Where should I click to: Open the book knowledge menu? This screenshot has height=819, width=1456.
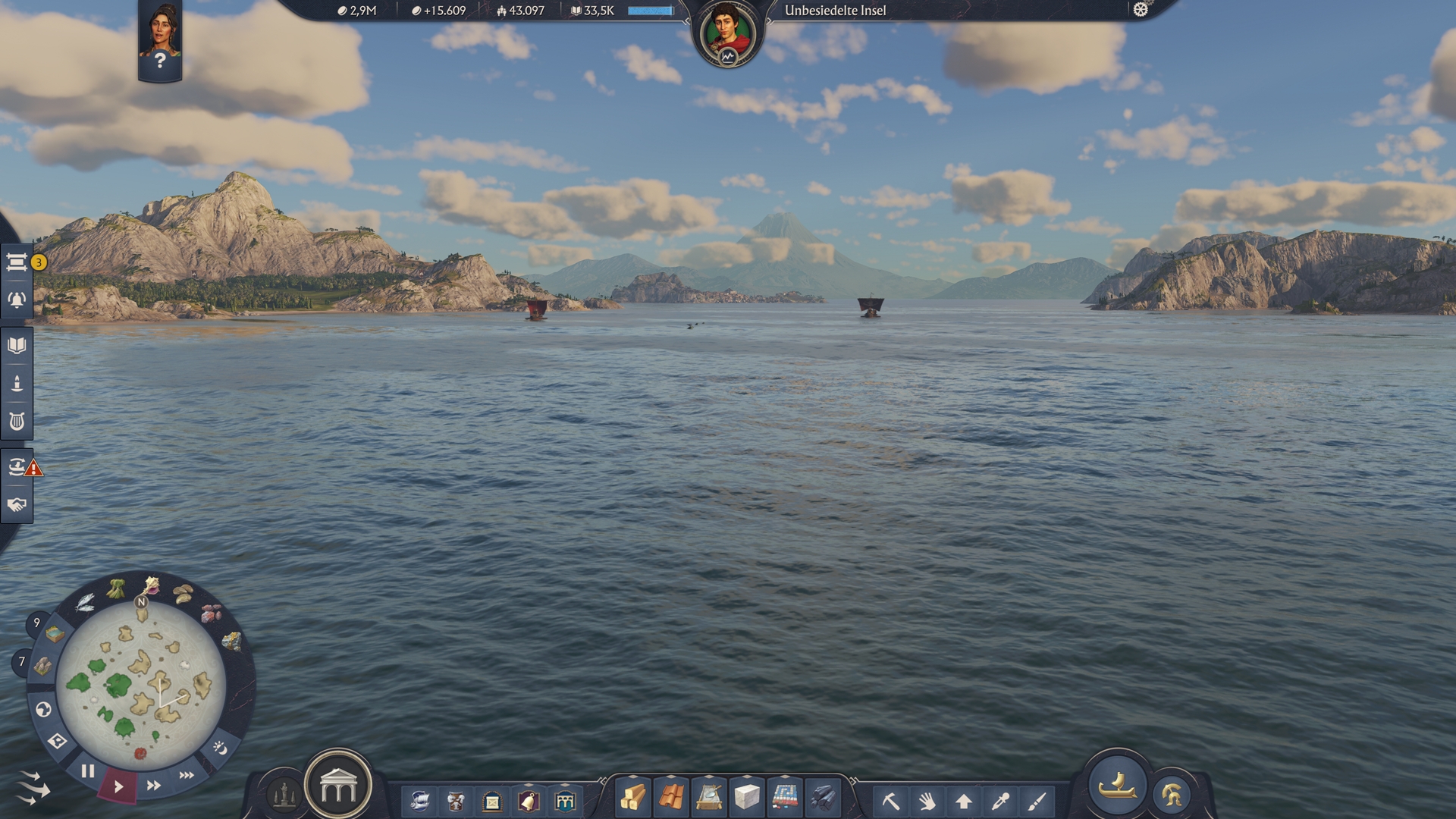(17, 346)
